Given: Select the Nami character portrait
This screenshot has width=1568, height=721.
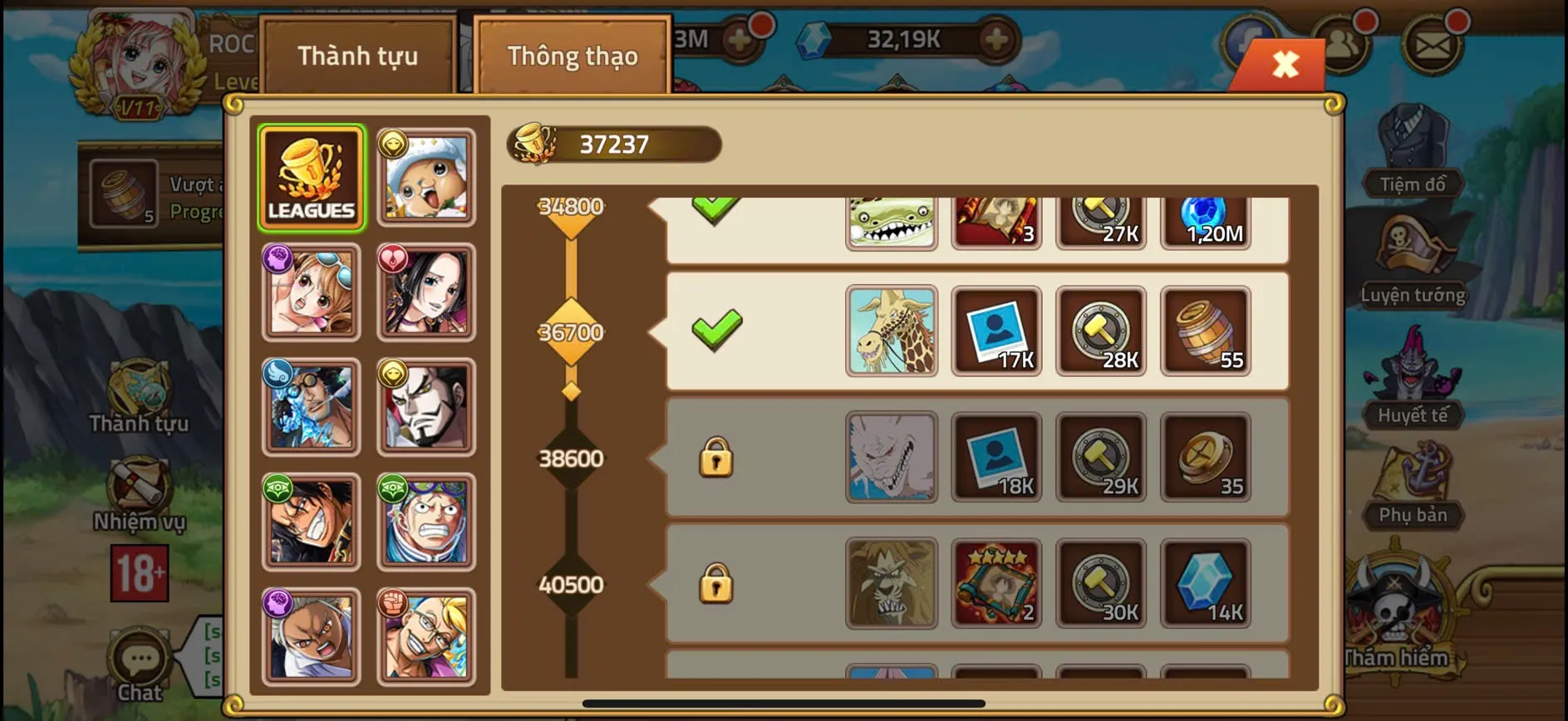Looking at the screenshot, I should [311, 291].
